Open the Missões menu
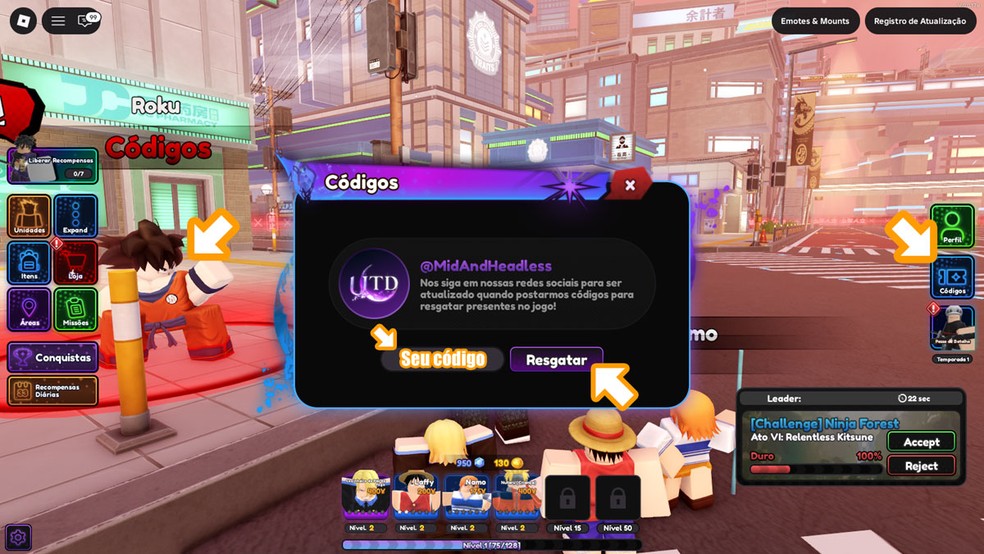 click(75, 309)
